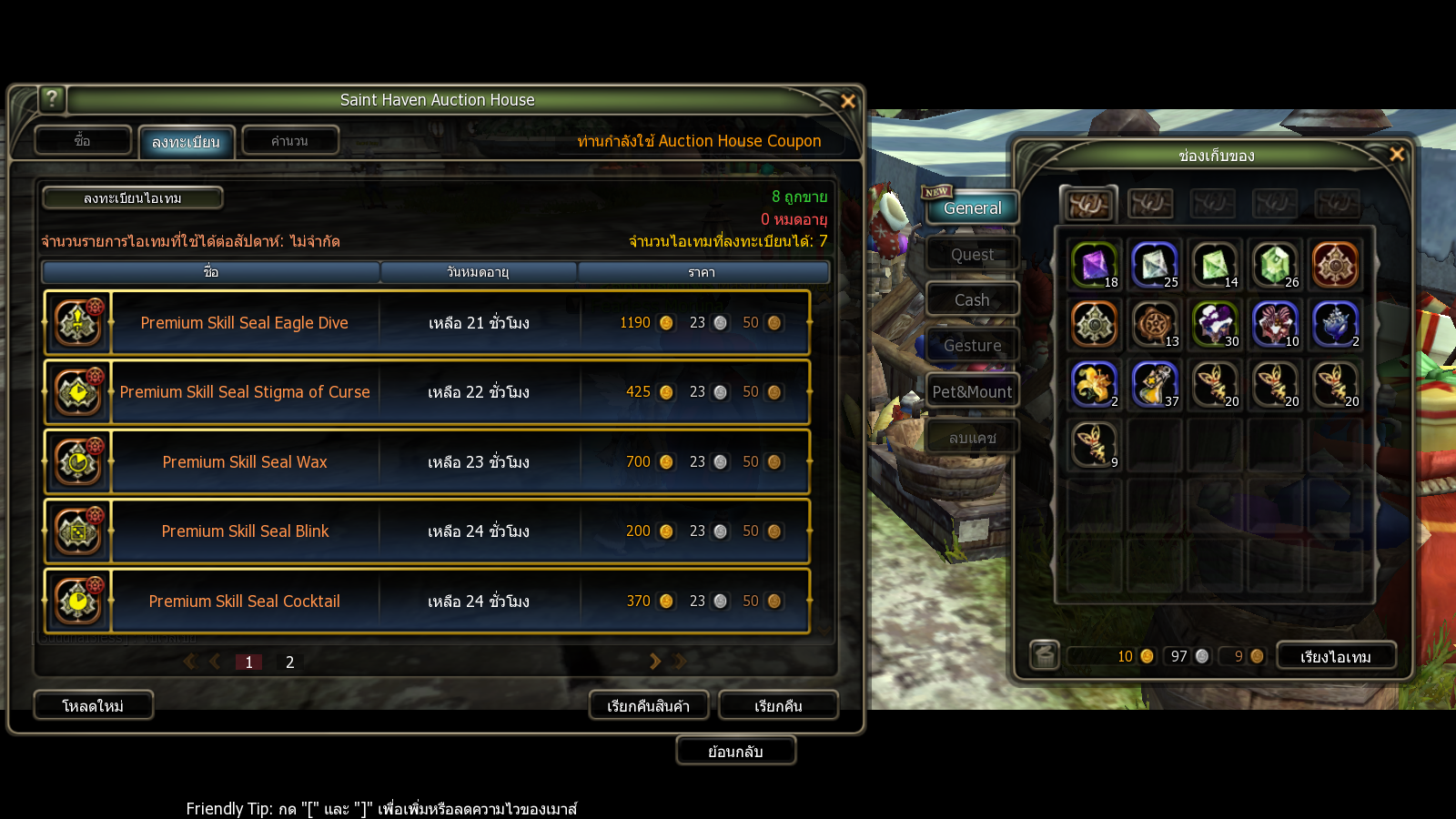Close the Saint Haven Auction House window

point(847,101)
